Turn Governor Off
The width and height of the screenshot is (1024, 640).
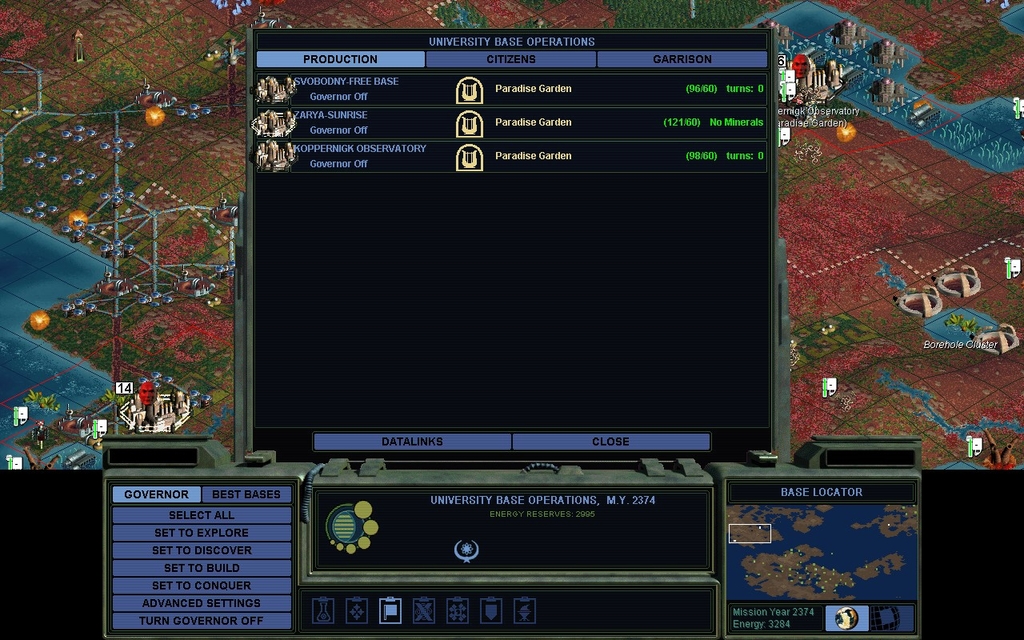[201, 620]
